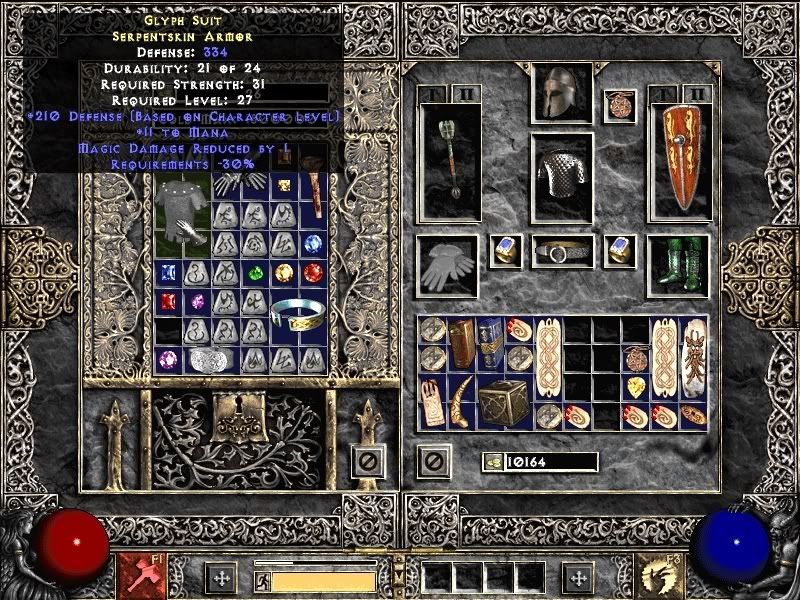
Task: Pick up the silver-gold circlet in stash
Action: click(x=300, y=314)
